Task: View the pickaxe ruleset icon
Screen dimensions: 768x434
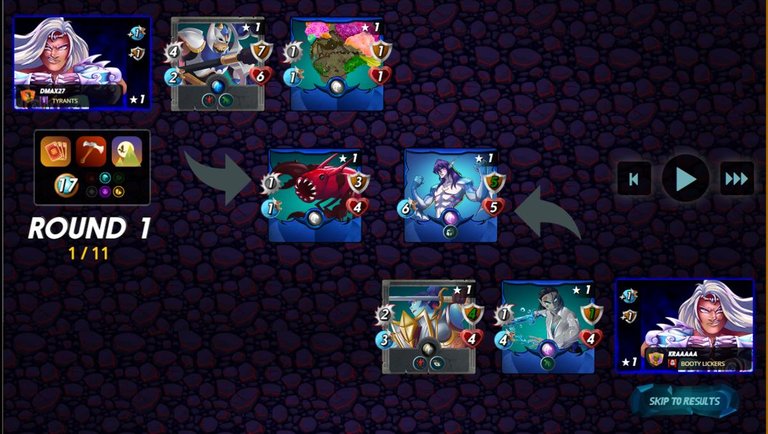Action: [92, 151]
